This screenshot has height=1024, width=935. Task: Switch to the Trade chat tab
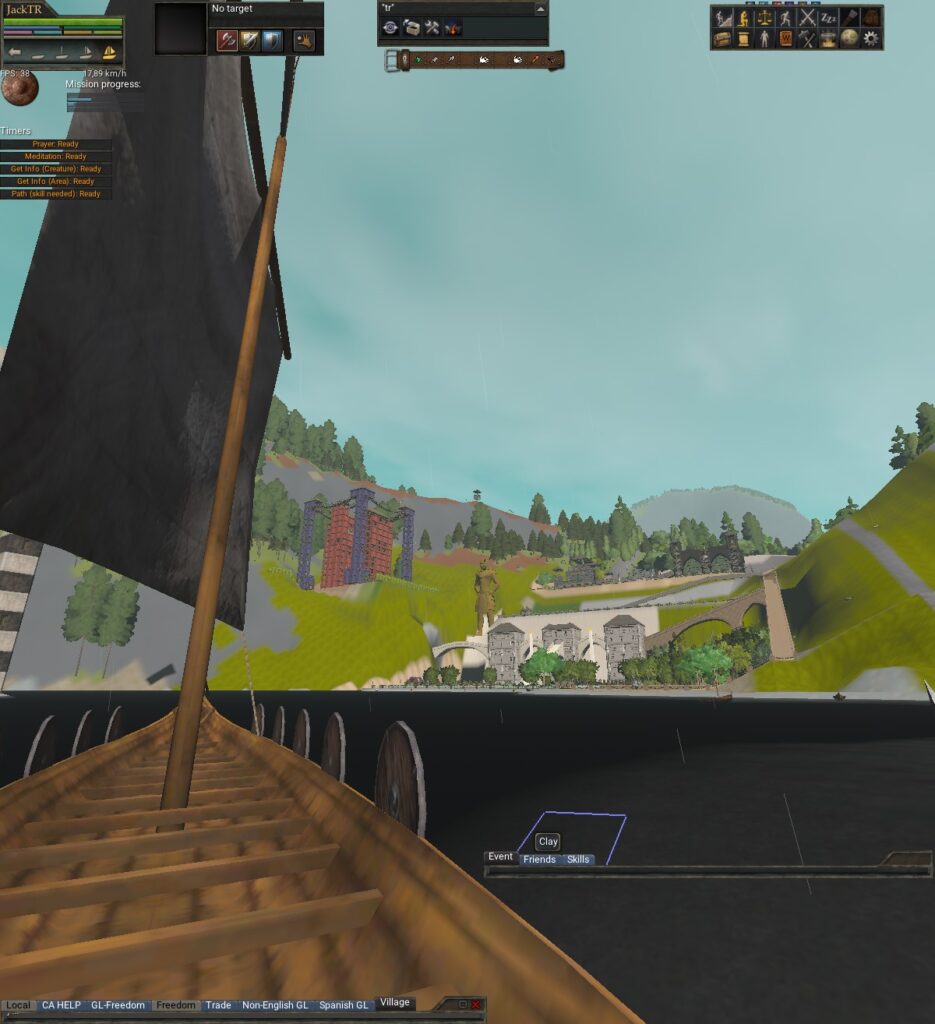(218, 1005)
